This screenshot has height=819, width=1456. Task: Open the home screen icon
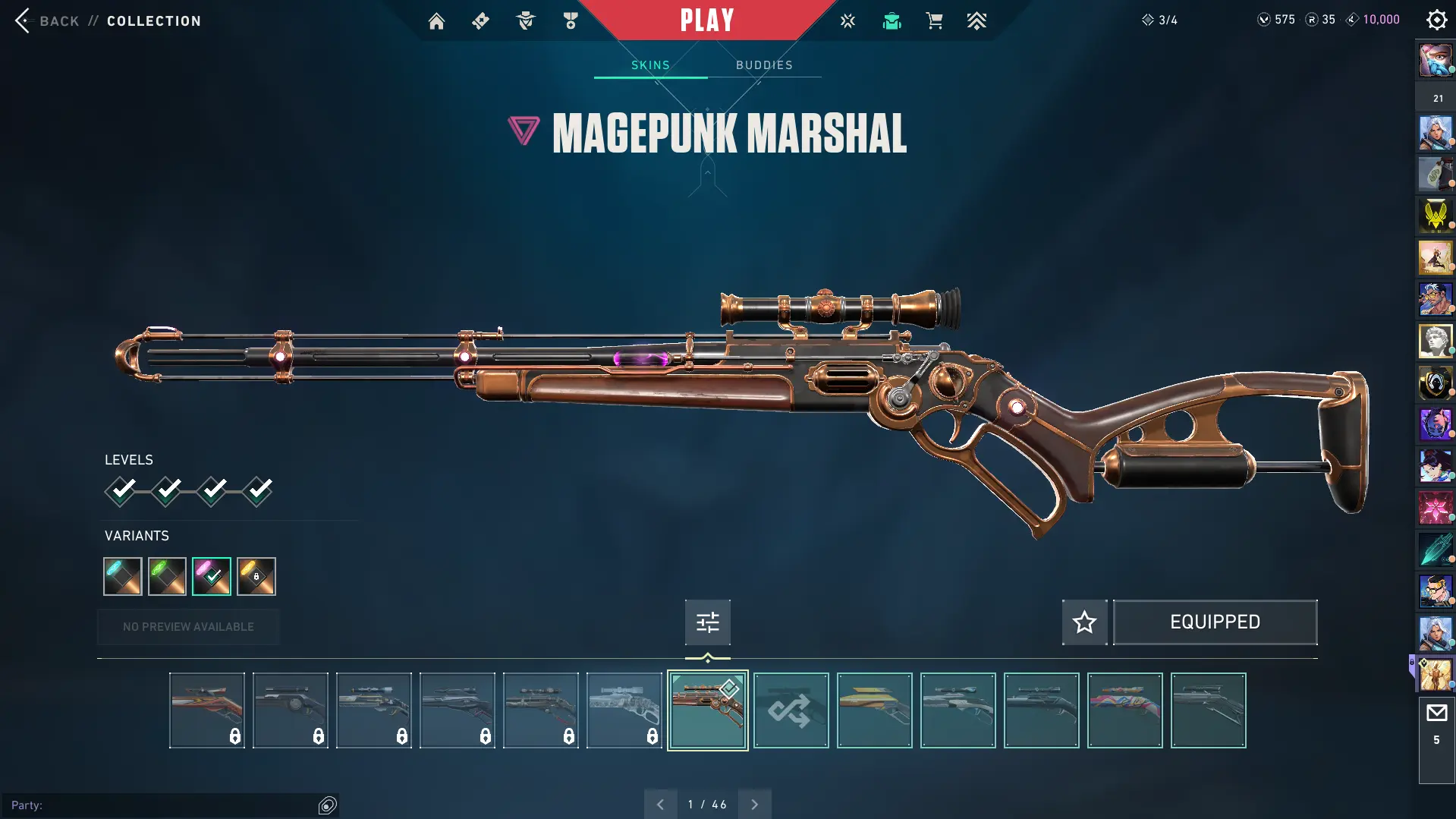click(x=436, y=21)
